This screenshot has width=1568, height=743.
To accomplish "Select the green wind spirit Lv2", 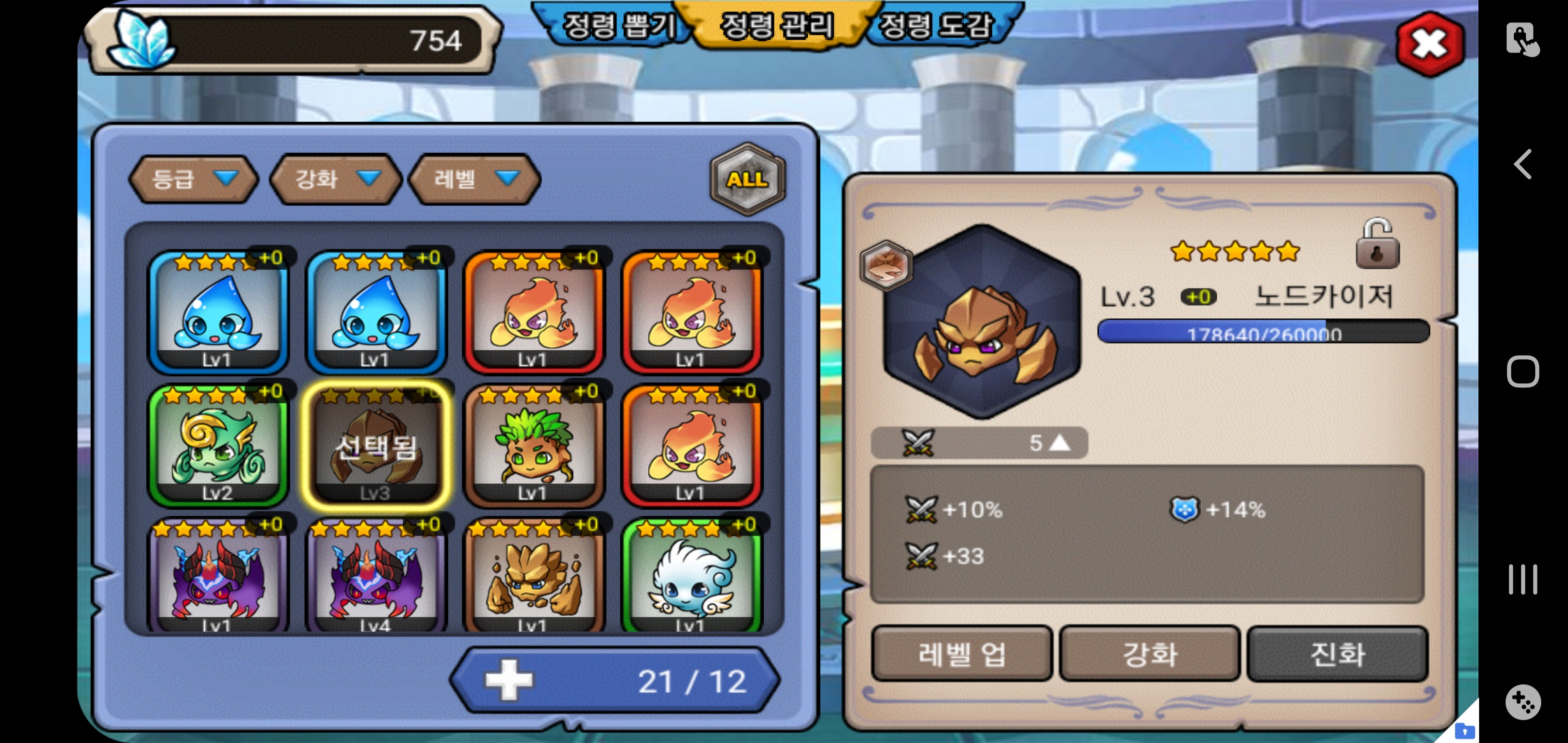I will click(x=217, y=445).
